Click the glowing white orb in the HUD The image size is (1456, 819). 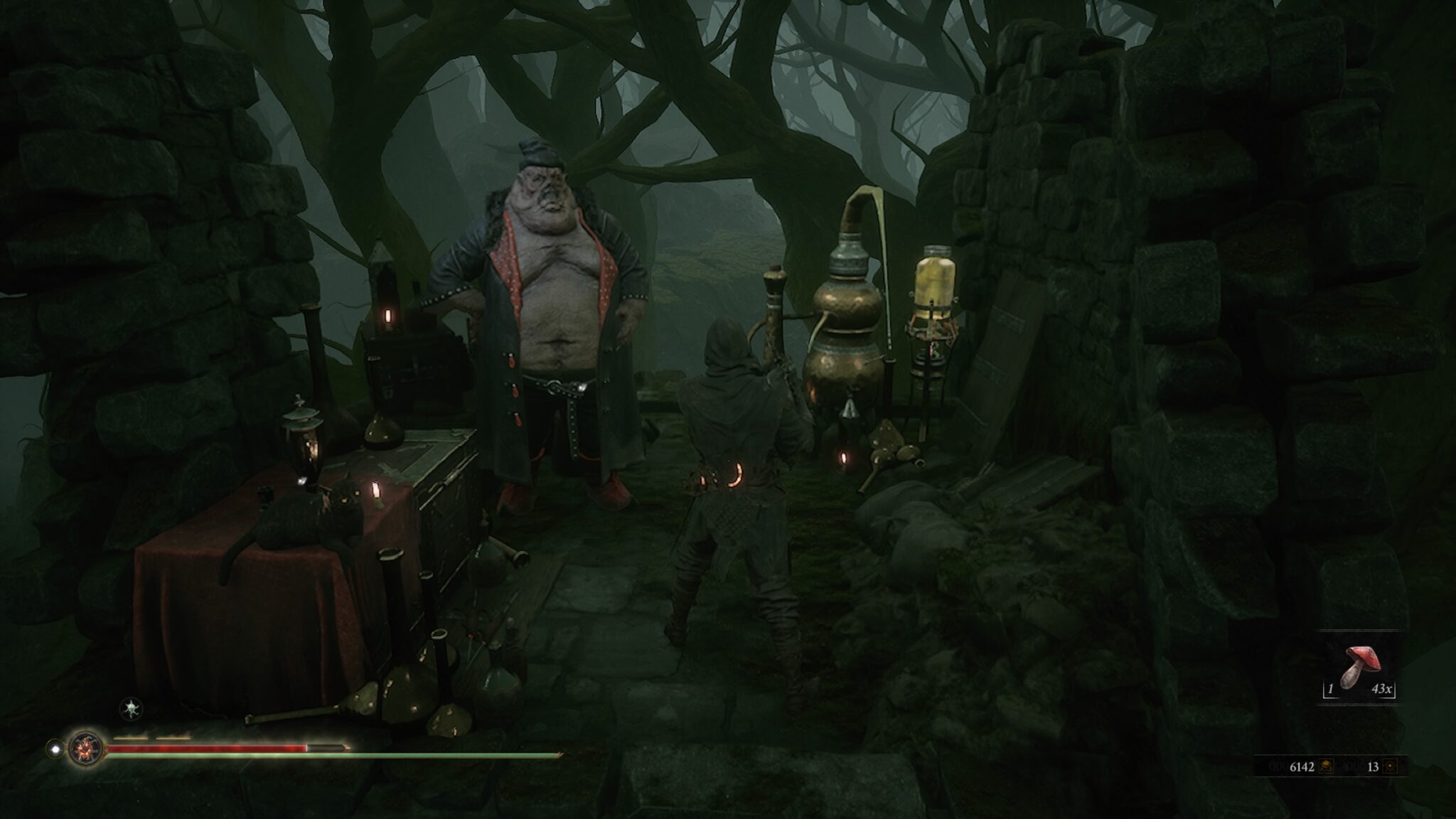point(55,749)
